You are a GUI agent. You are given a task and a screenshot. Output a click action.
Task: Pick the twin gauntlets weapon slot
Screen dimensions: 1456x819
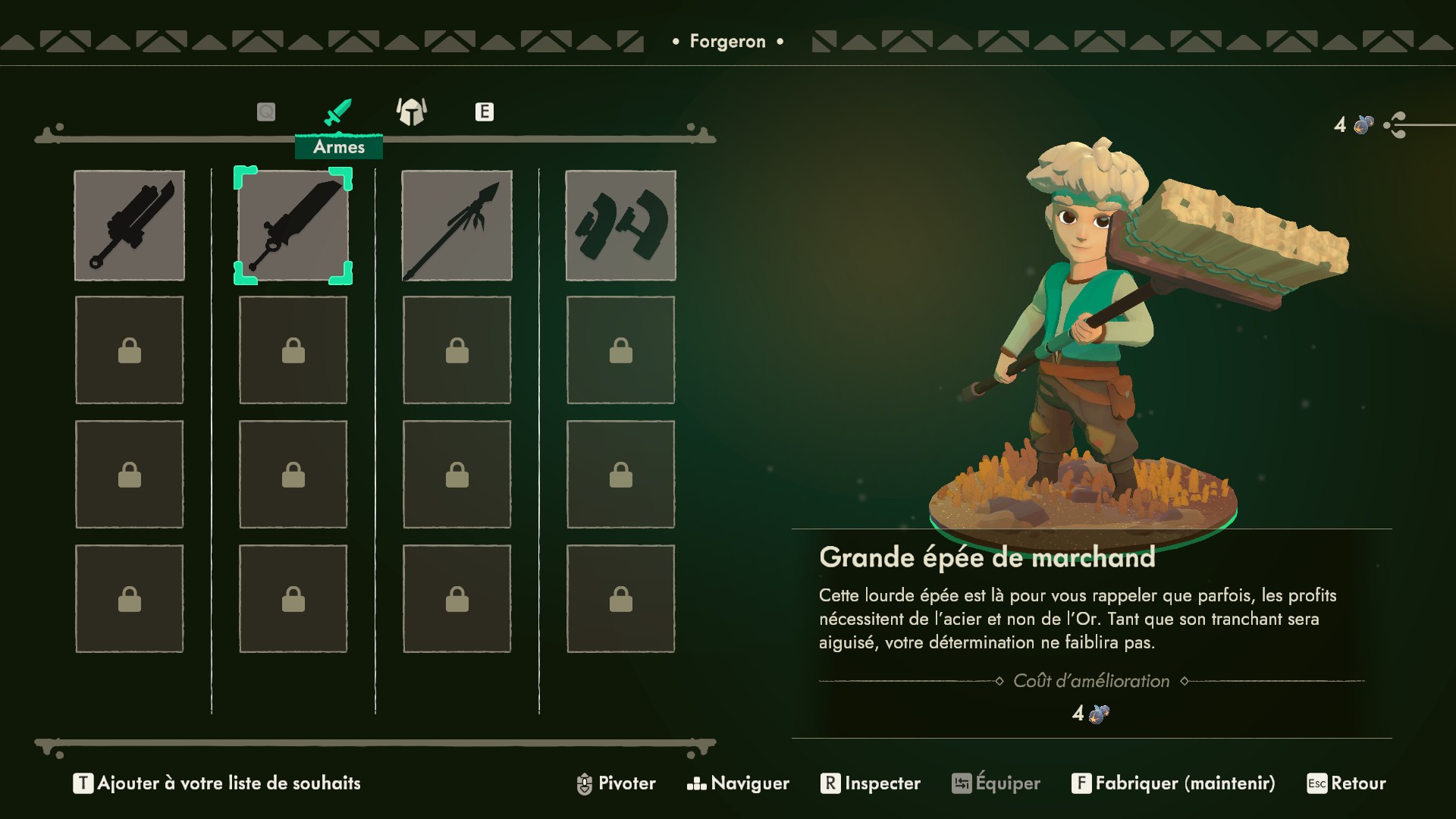(620, 225)
